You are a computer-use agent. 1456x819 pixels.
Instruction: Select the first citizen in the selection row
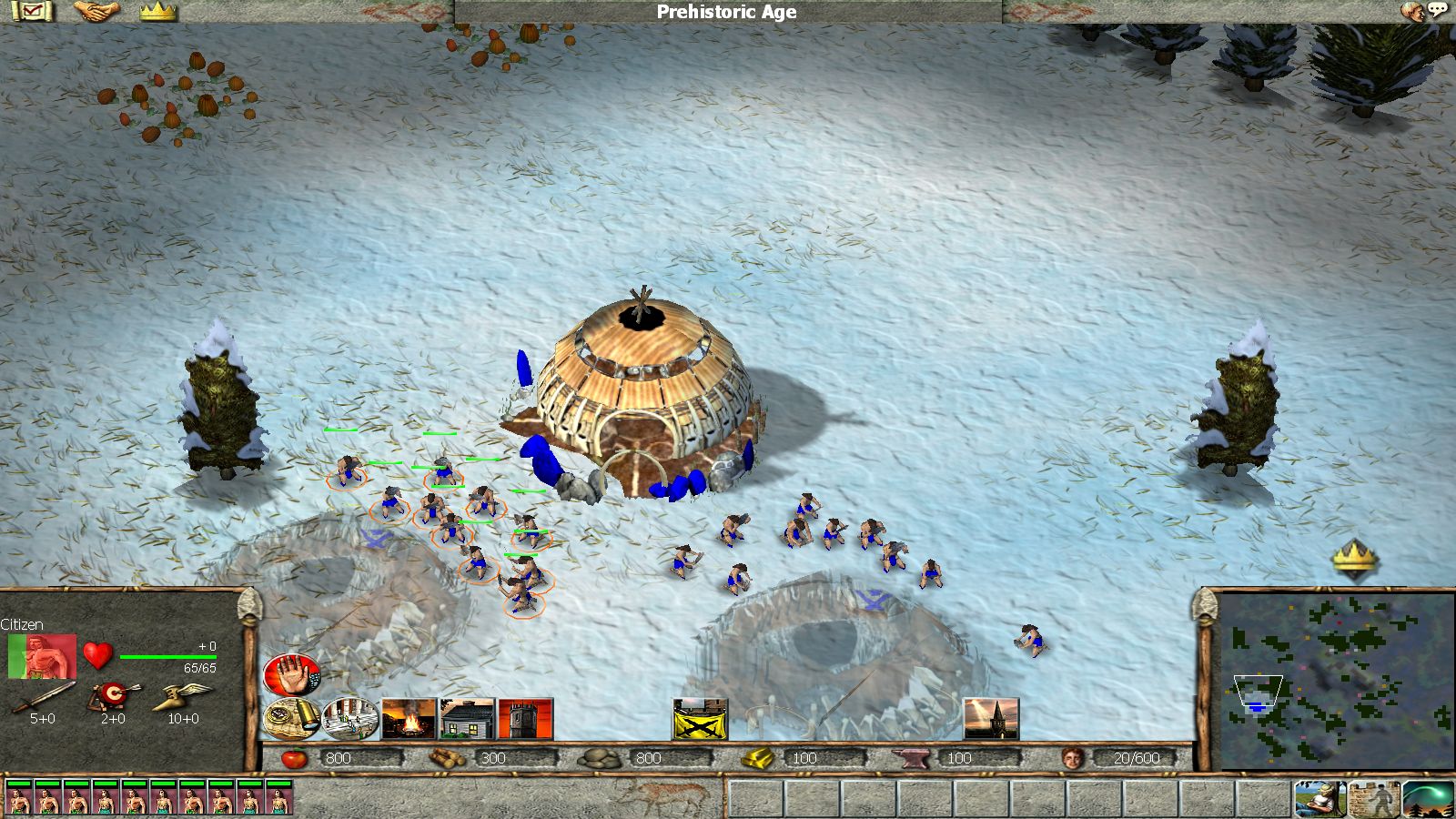[18, 797]
